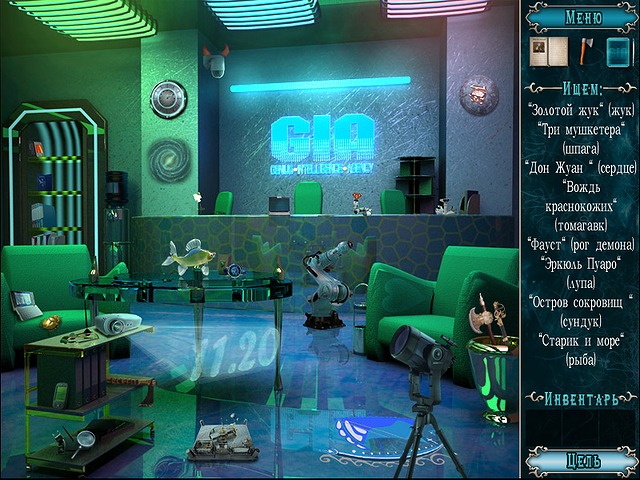
Task: Choose the "Фауст" list entry
Action: [581, 244]
